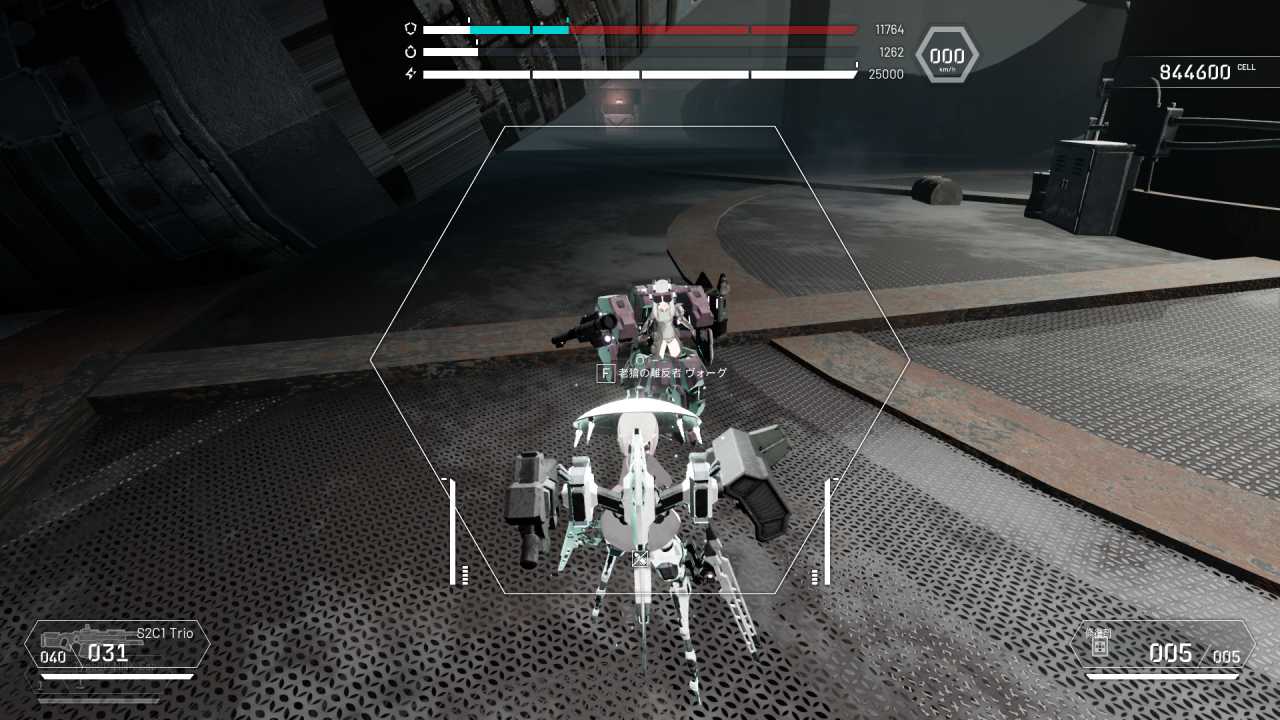
Task: Click the consumable item icon beside 005
Action: click(x=1099, y=646)
